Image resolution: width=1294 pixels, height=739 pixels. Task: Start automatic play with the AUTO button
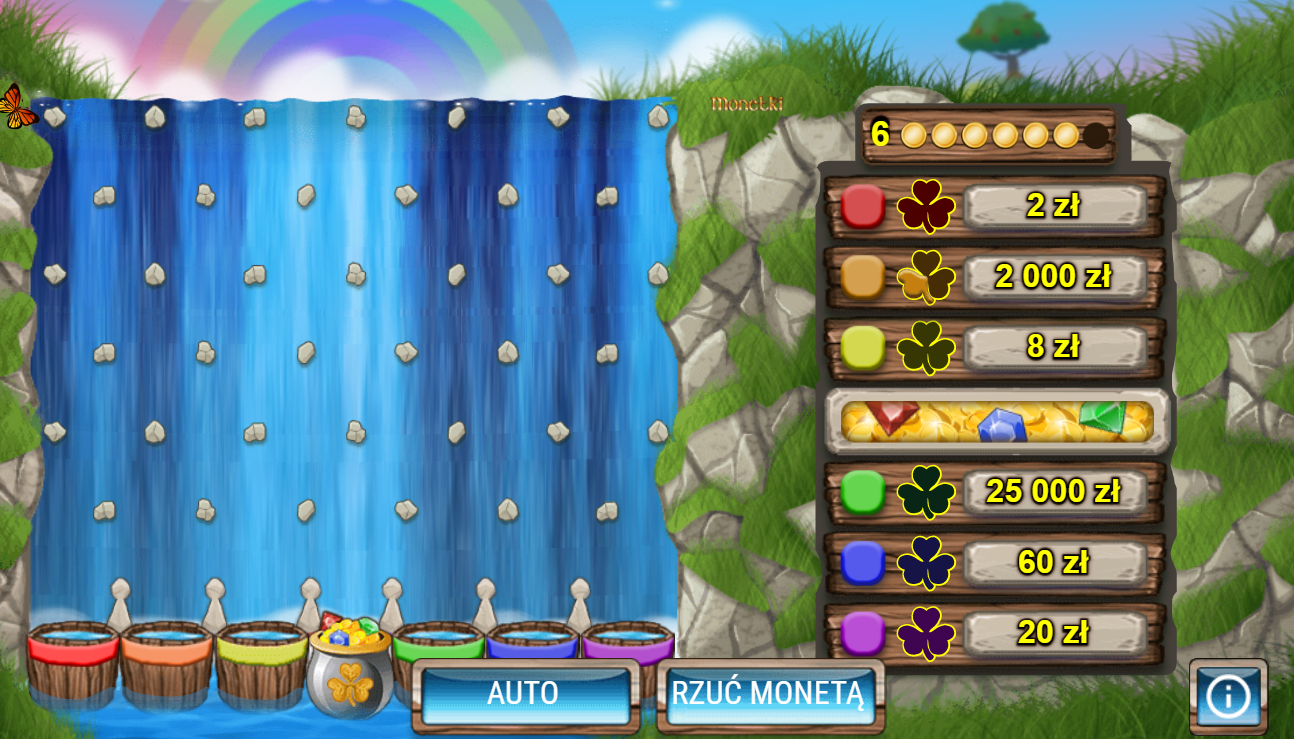coord(525,694)
